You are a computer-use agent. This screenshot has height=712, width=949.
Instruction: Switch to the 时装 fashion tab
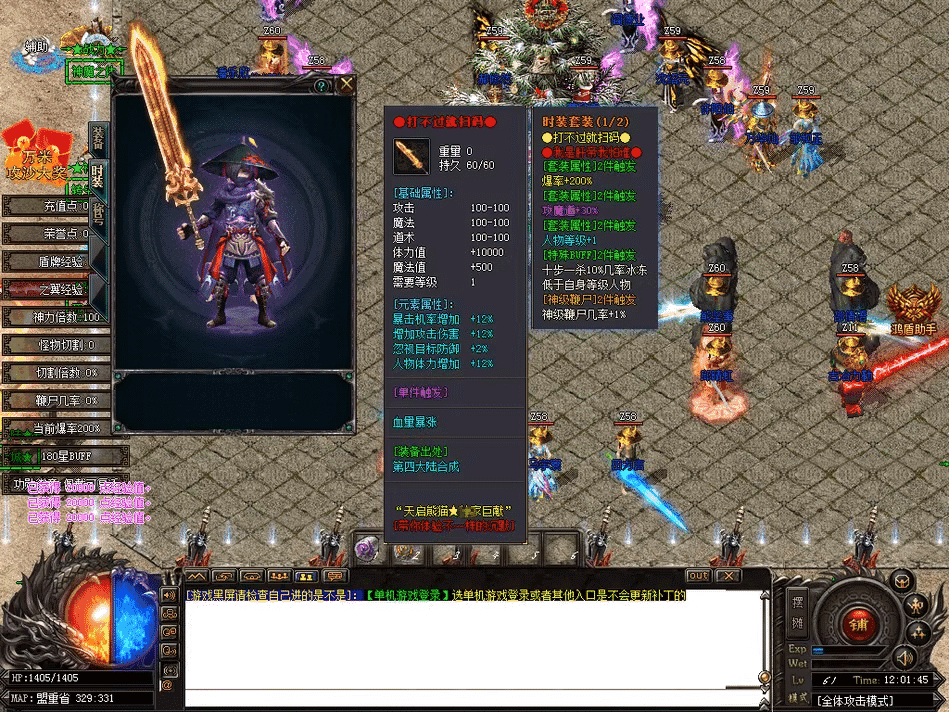tap(98, 176)
